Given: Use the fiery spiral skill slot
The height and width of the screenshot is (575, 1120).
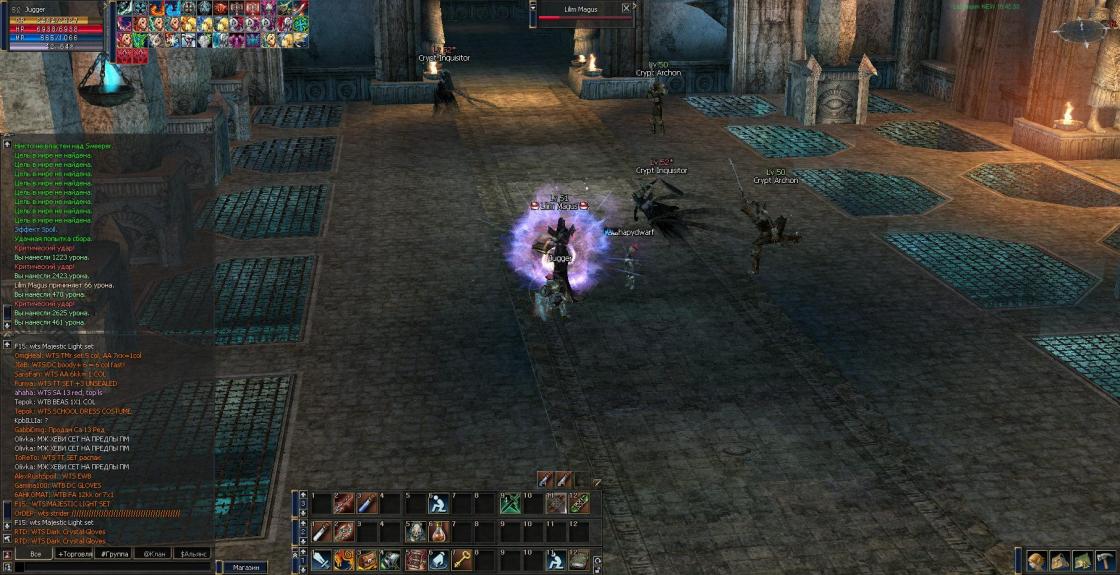Looking at the screenshot, I should tap(344, 560).
